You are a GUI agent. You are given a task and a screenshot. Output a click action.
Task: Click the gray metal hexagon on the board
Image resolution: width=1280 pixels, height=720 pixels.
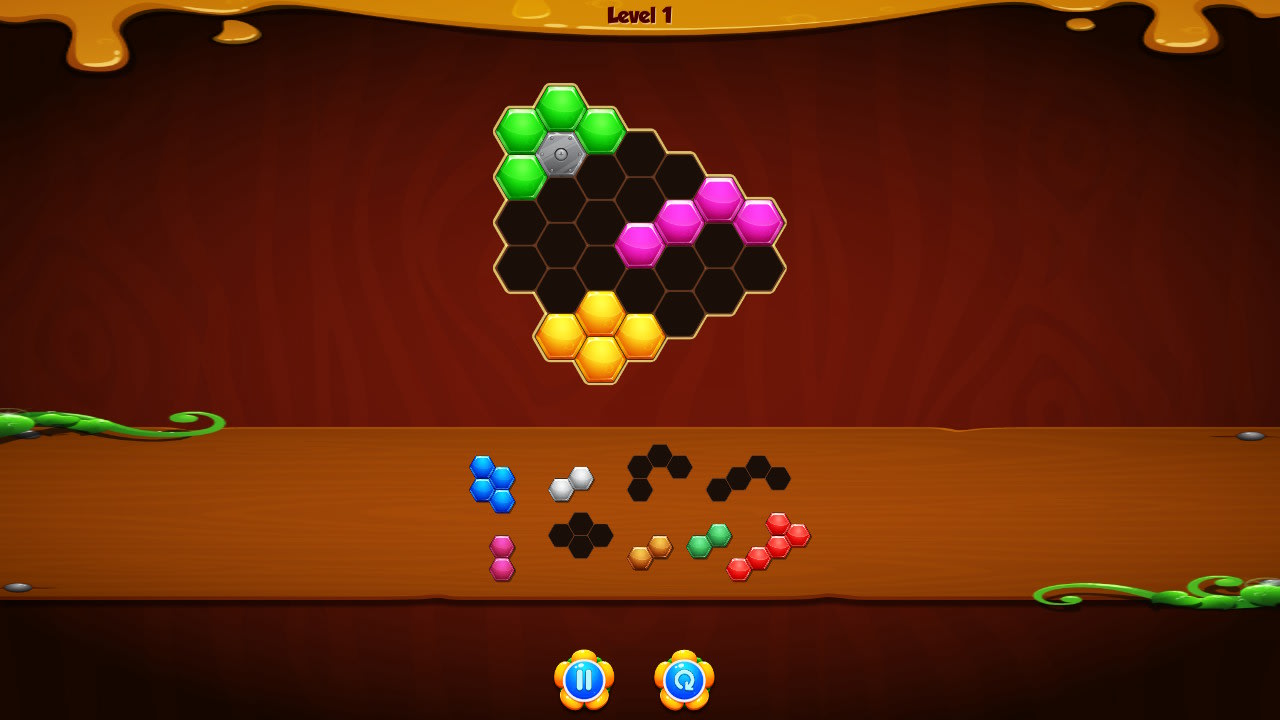pyautogui.click(x=561, y=152)
